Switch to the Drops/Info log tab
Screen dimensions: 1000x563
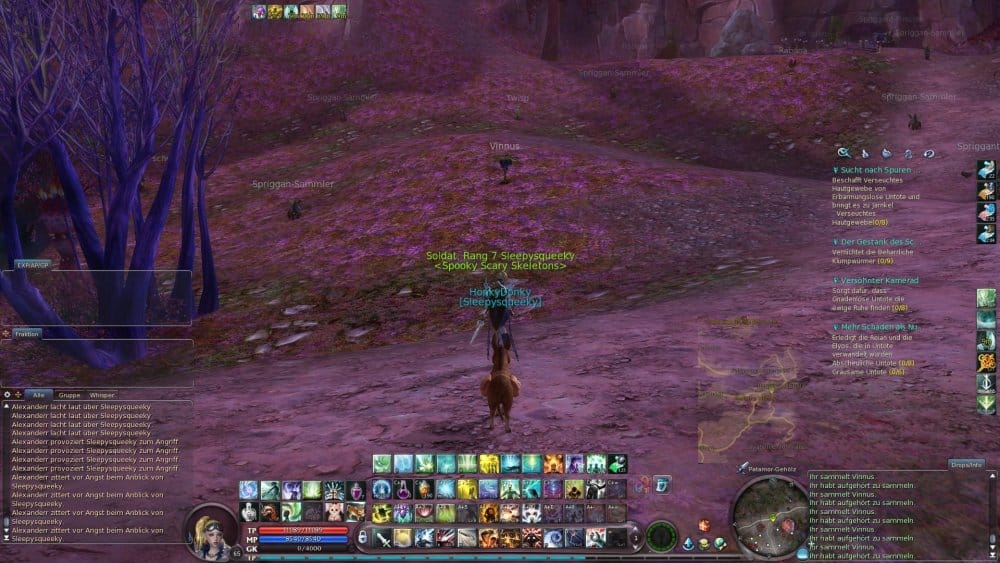pyautogui.click(x=967, y=465)
